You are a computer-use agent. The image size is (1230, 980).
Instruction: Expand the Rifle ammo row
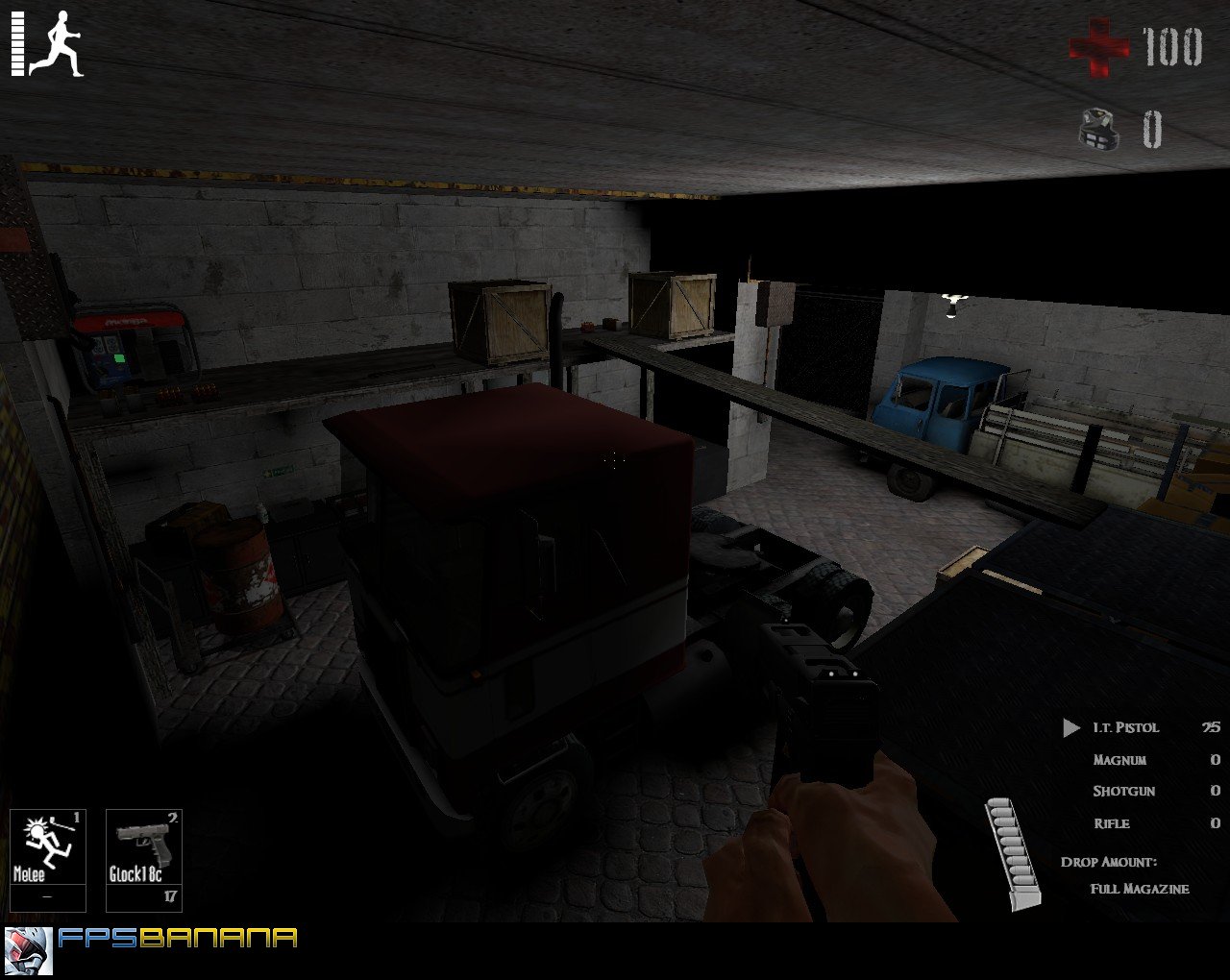1112,823
